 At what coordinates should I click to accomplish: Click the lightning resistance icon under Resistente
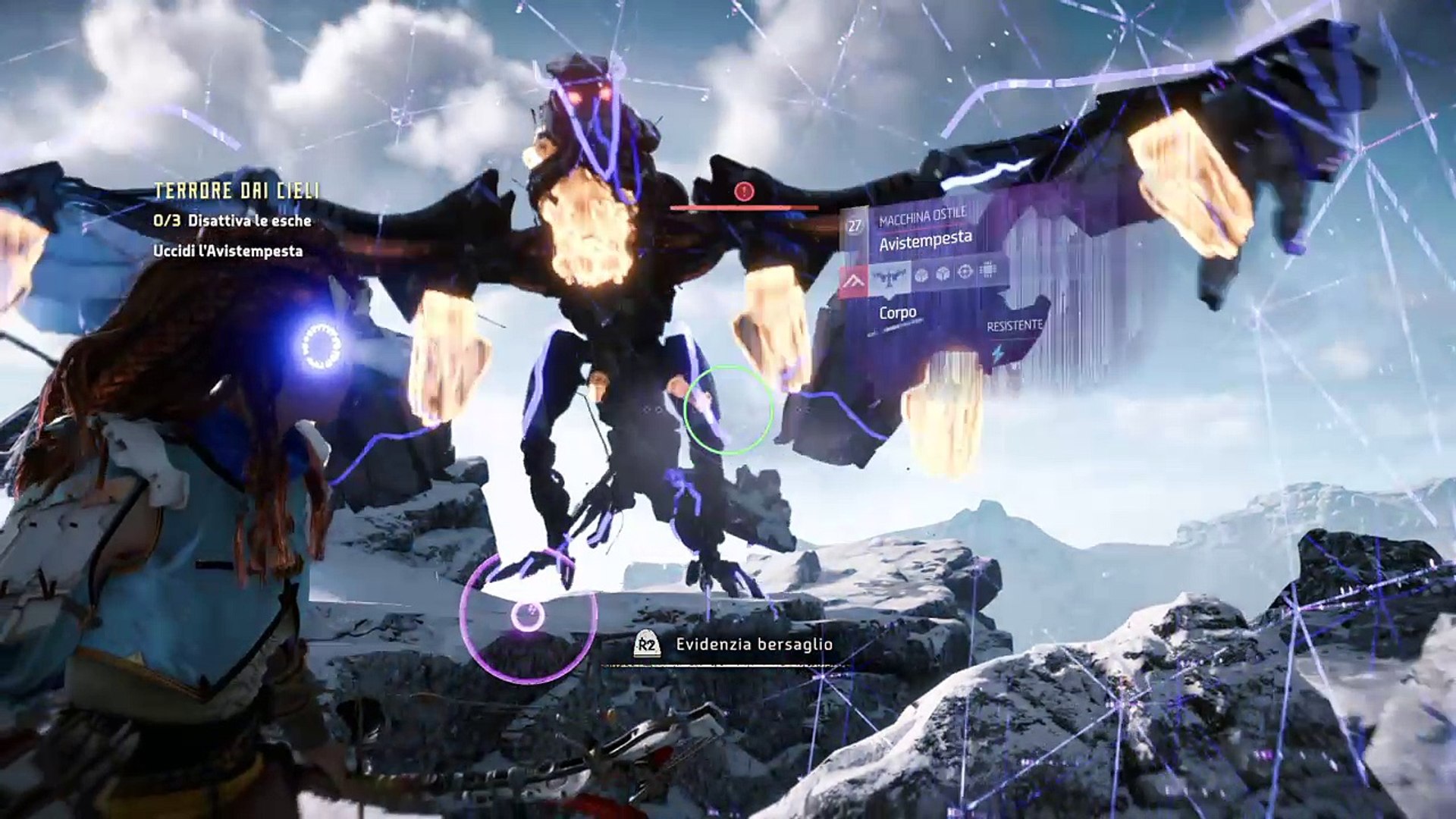click(x=998, y=354)
